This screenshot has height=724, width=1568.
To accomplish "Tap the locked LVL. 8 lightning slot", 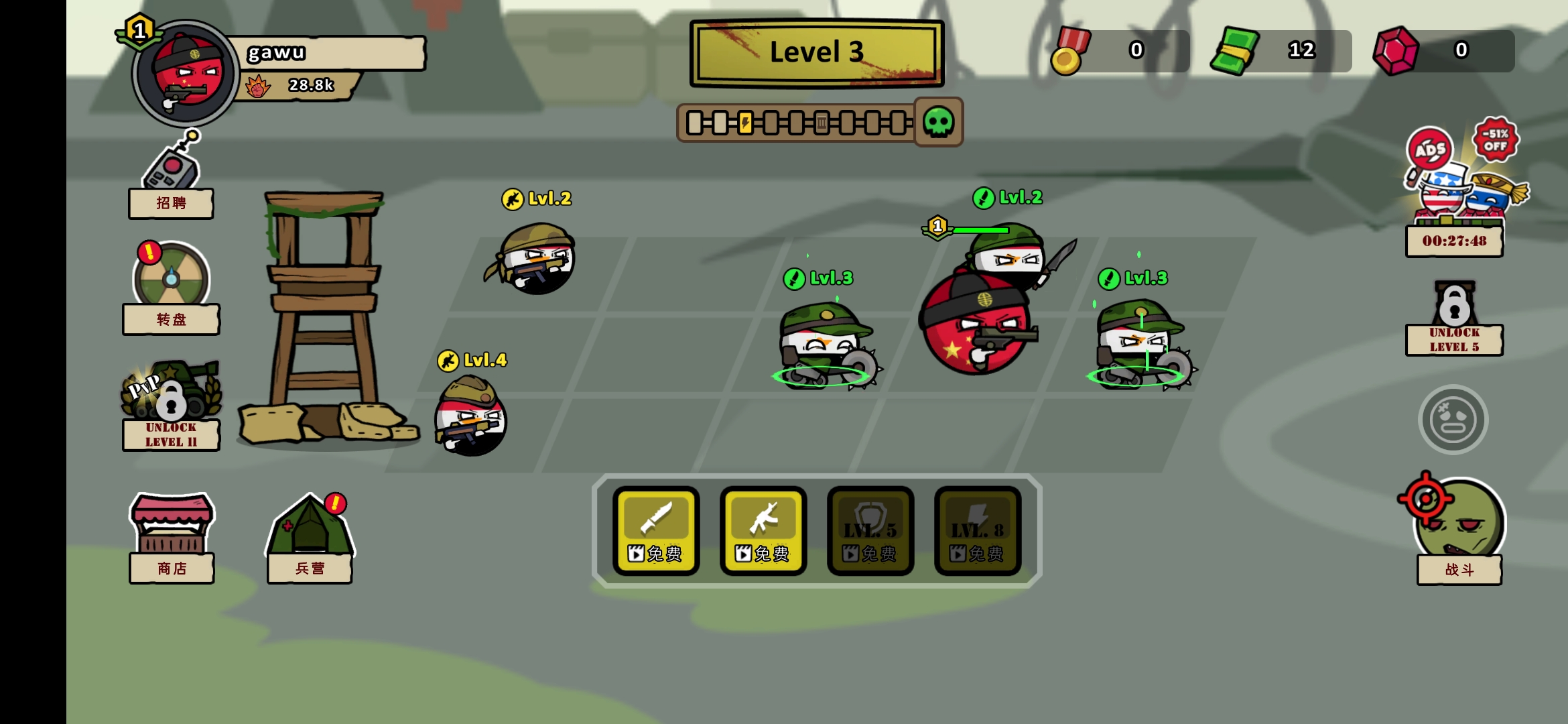I will coord(978,530).
